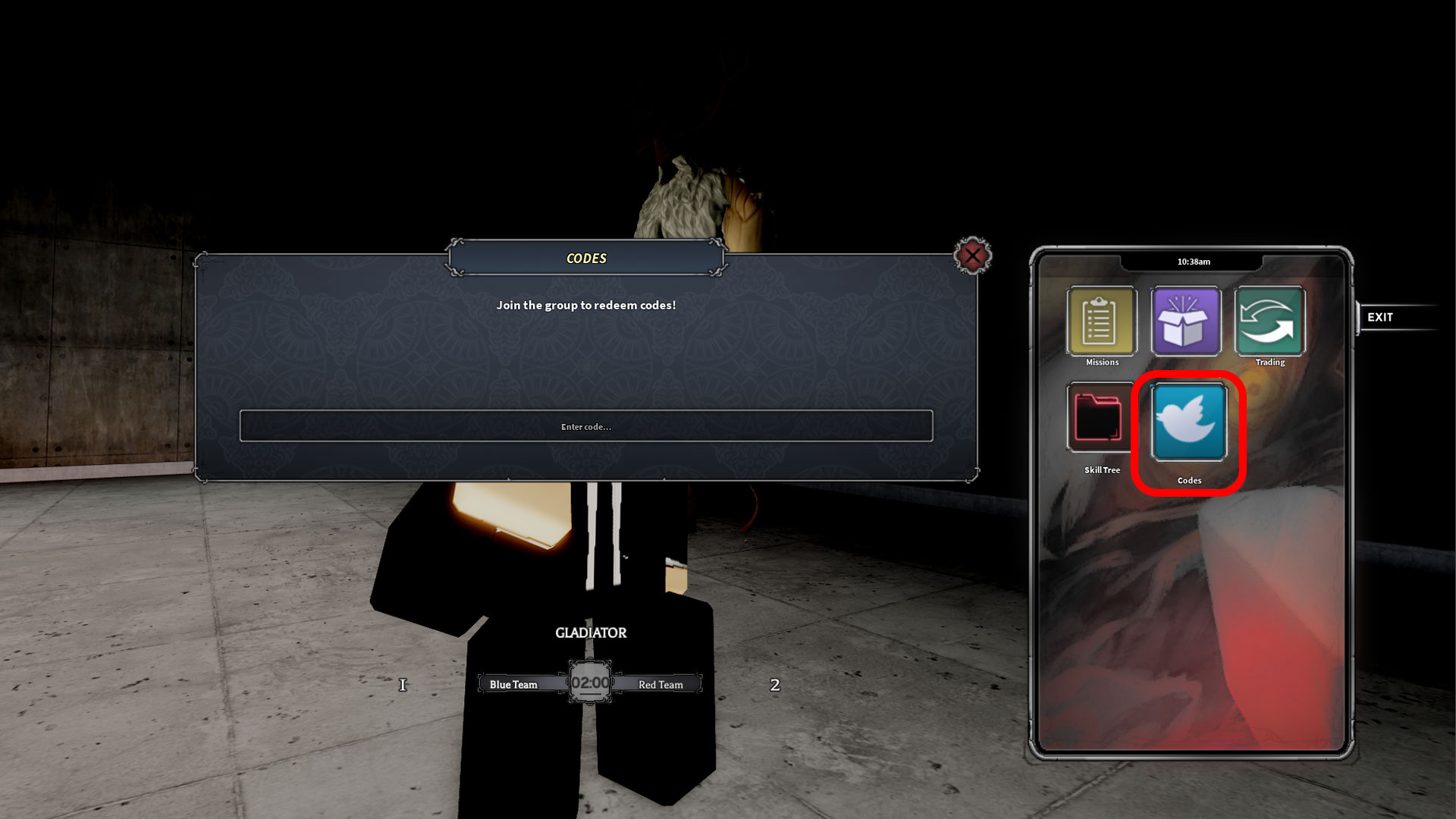Click the clipboard icon above Missions label

(x=1101, y=318)
